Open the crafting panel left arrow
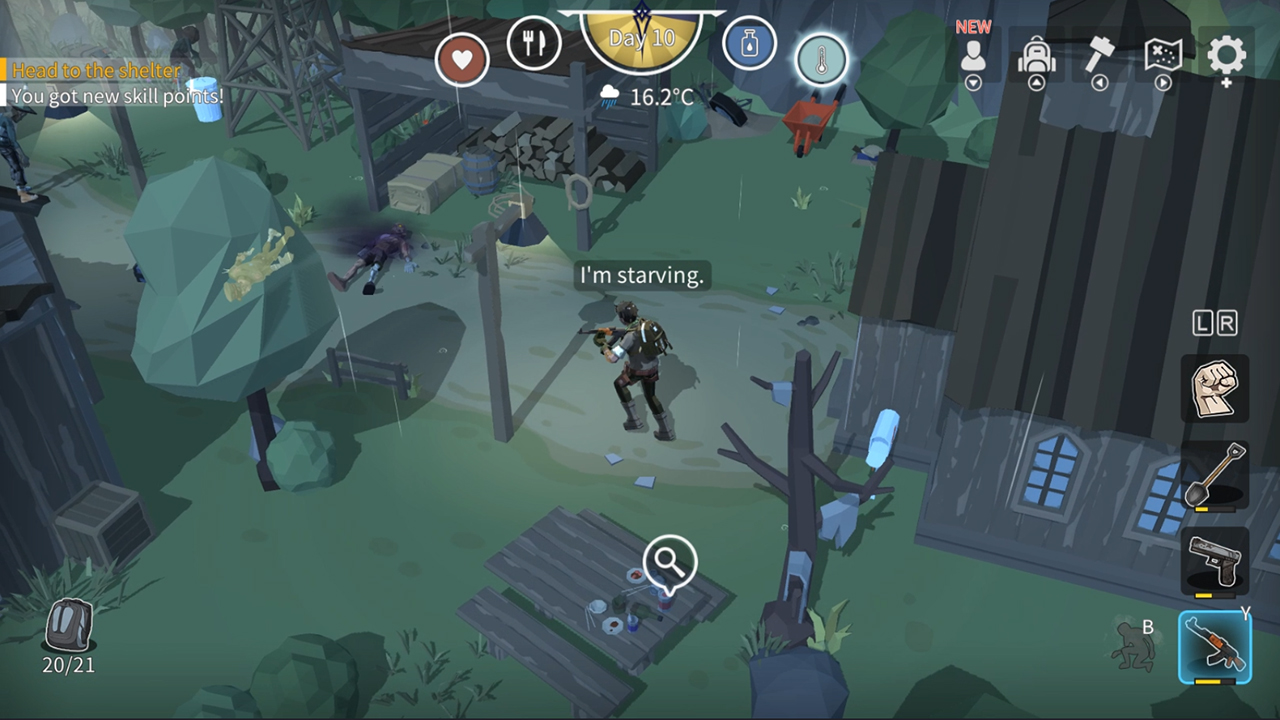The image size is (1280, 720). 1100,82
